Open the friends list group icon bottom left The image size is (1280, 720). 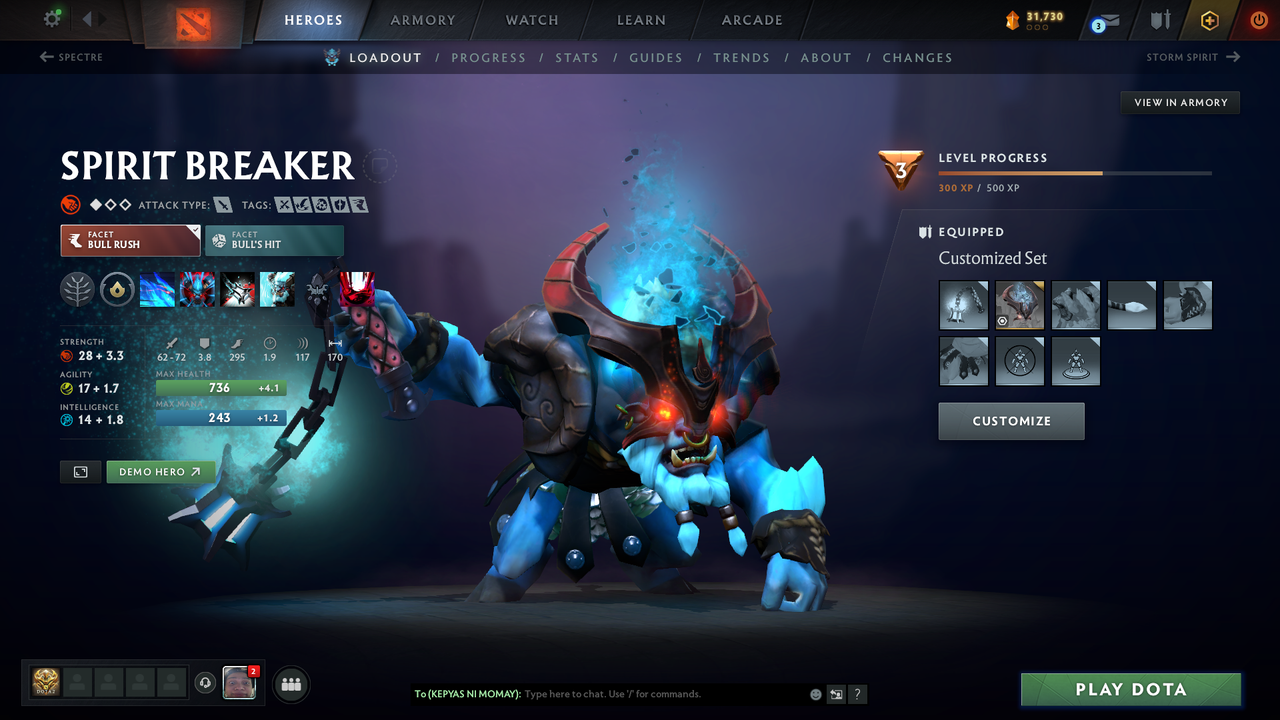point(290,684)
